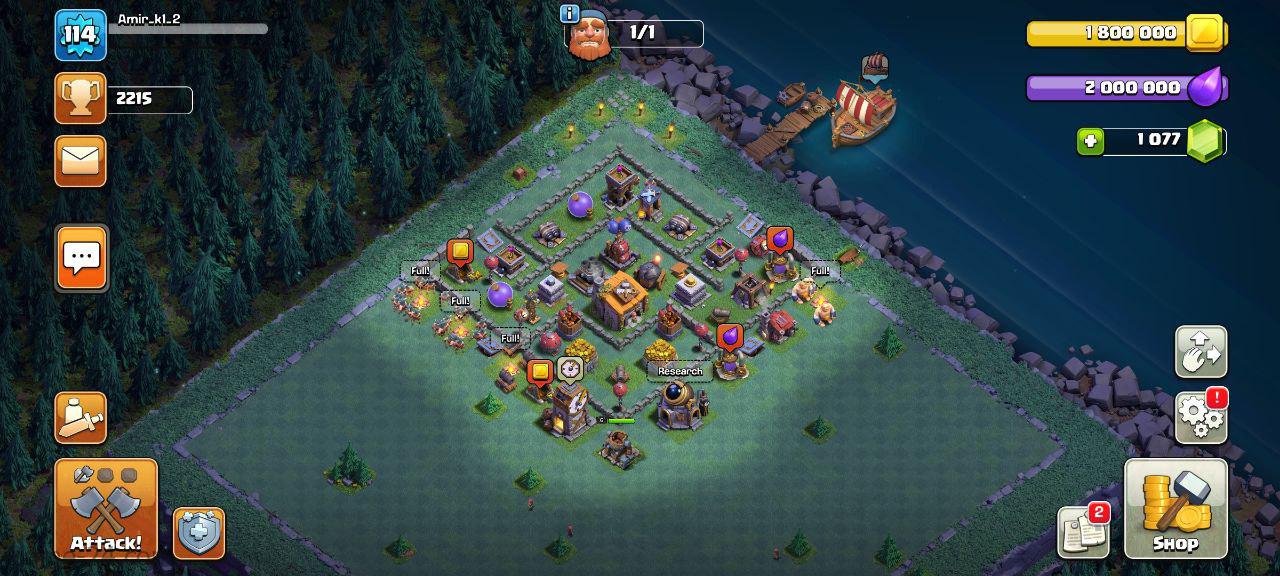Open the mail inbox envelope
Image resolution: width=1280 pixels, height=576 pixels.
81,160
